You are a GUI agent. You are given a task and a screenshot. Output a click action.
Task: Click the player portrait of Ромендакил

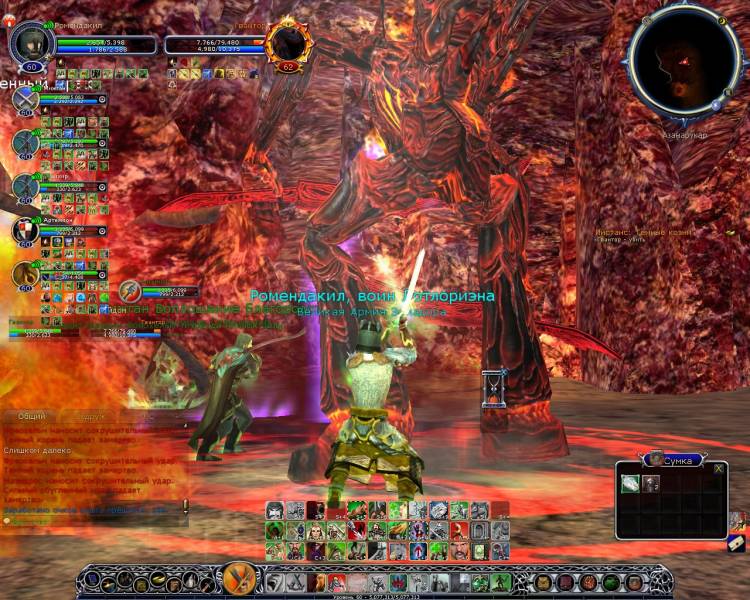click(x=30, y=42)
